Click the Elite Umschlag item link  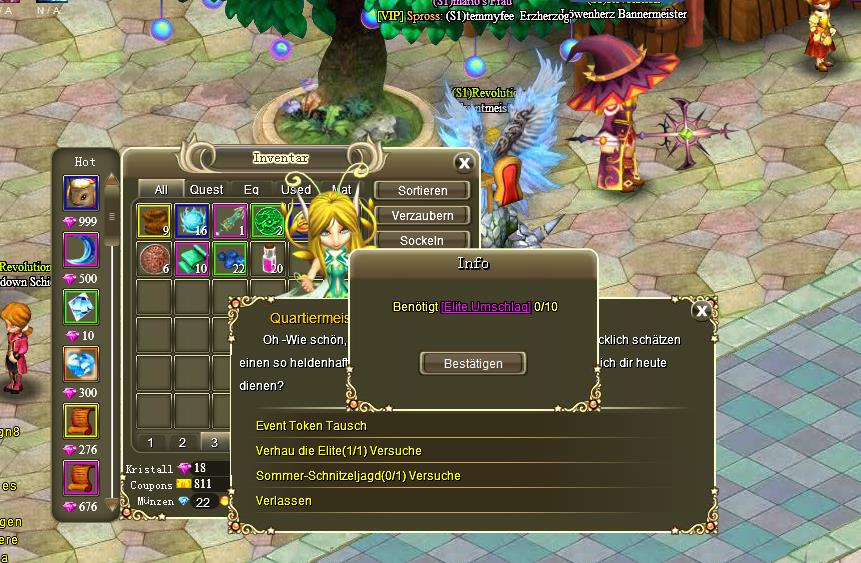(x=486, y=307)
